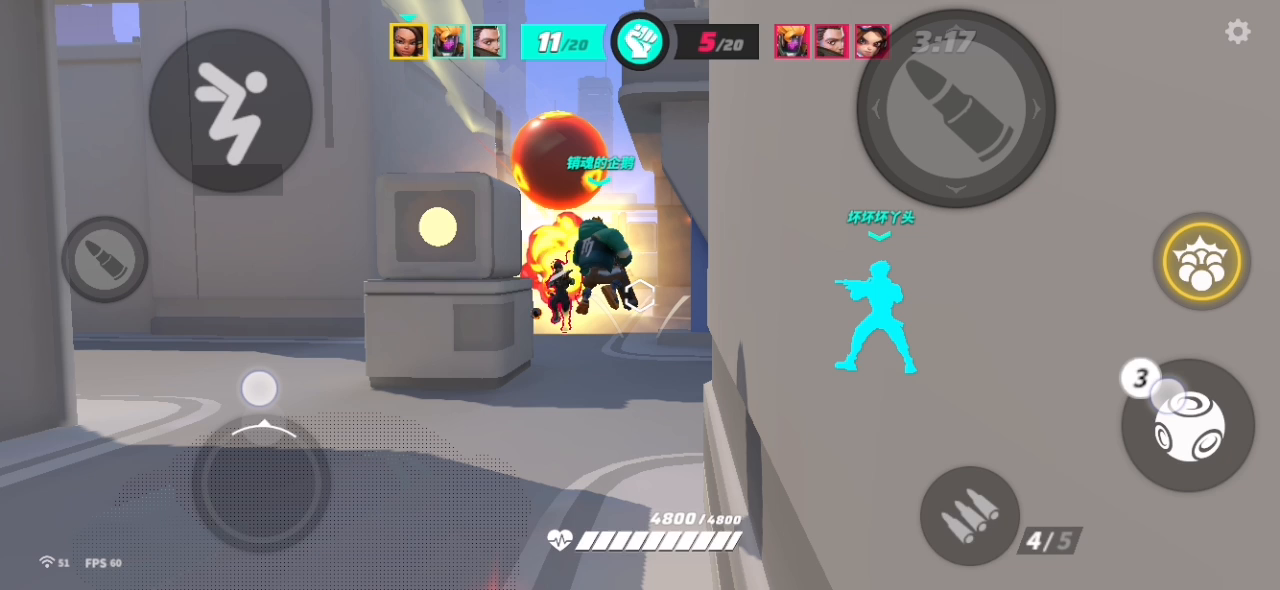Image resolution: width=1280 pixels, height=590 pixels.
Task: Tap the large bullet fire button
Action: click(x=955, y=108)
